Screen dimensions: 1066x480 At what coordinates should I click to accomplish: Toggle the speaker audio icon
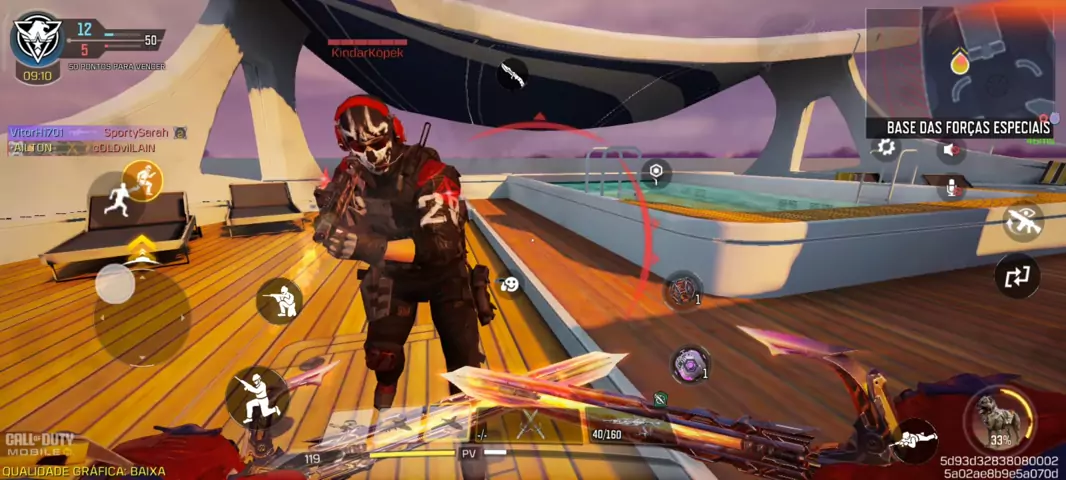[x=951, y=150]
